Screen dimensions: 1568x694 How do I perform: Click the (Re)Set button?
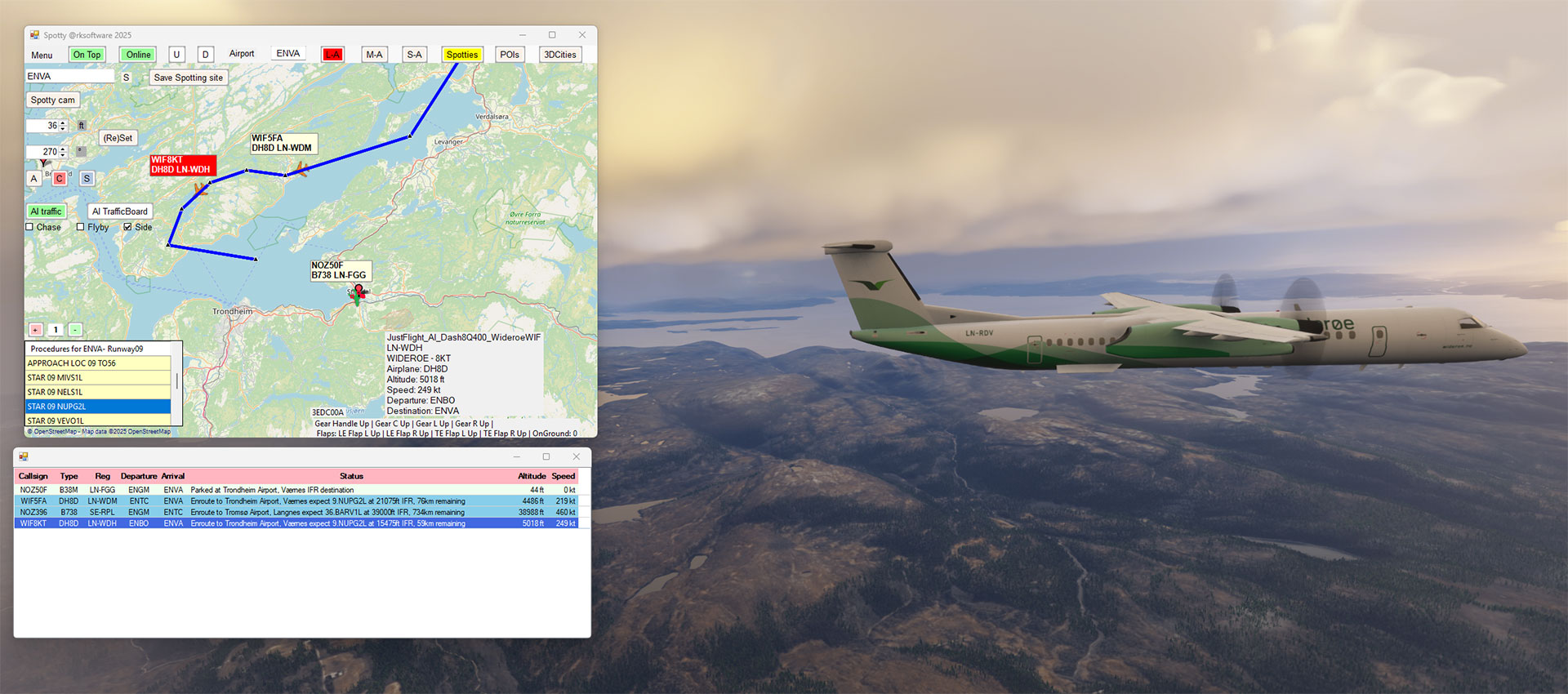tap(118, 138)
